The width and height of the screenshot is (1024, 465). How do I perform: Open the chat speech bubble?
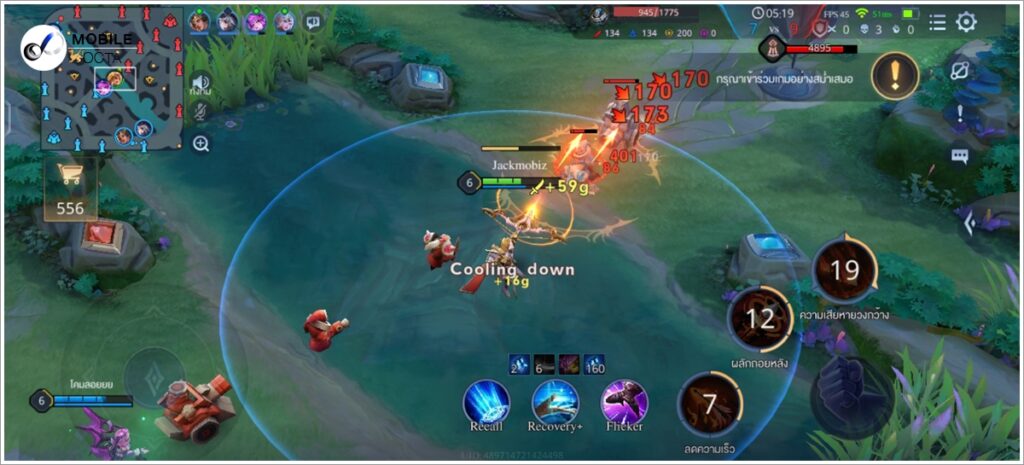point(960,156)
